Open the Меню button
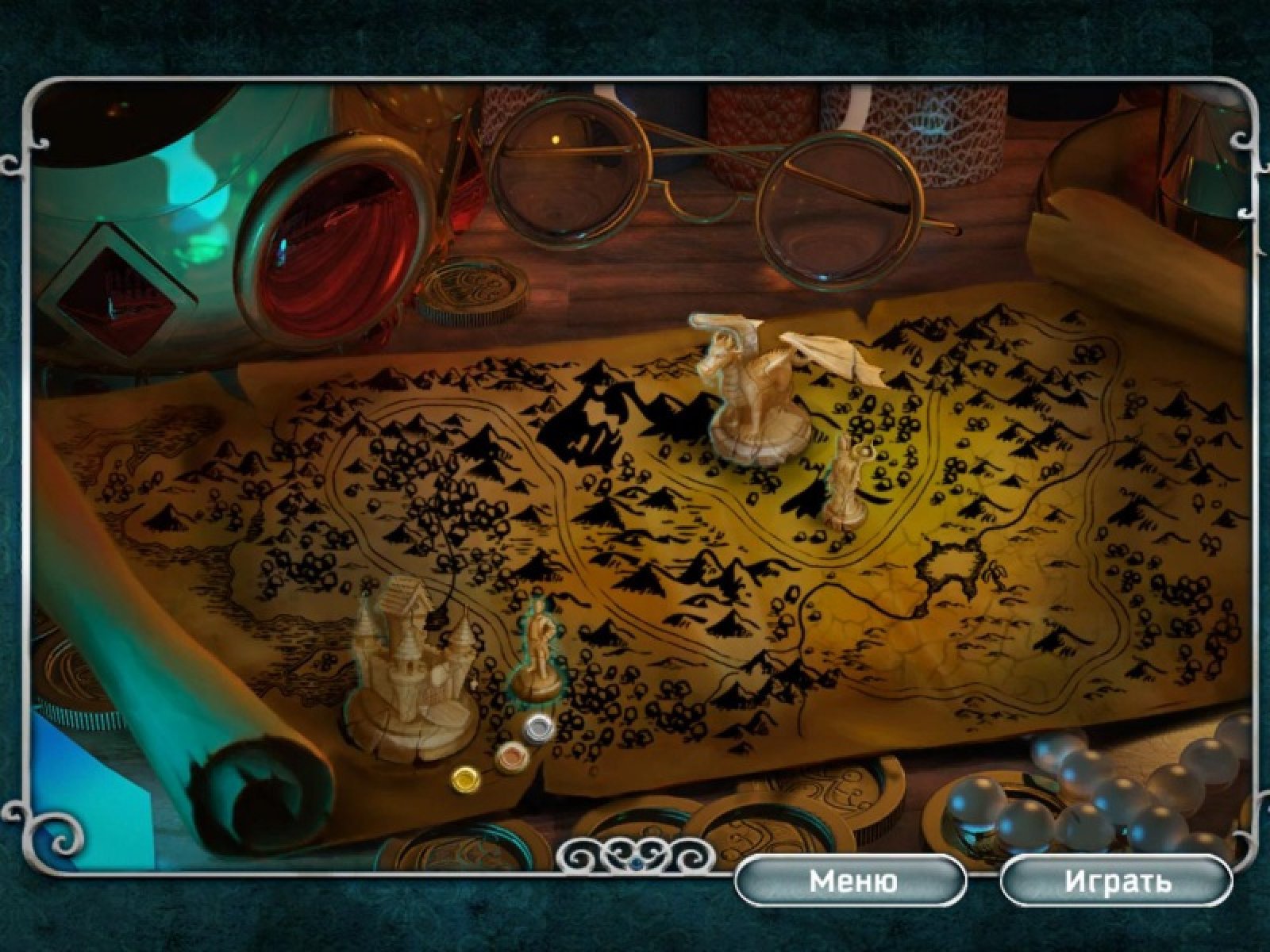Screen dimensions: 1270x952 [852, 881]
